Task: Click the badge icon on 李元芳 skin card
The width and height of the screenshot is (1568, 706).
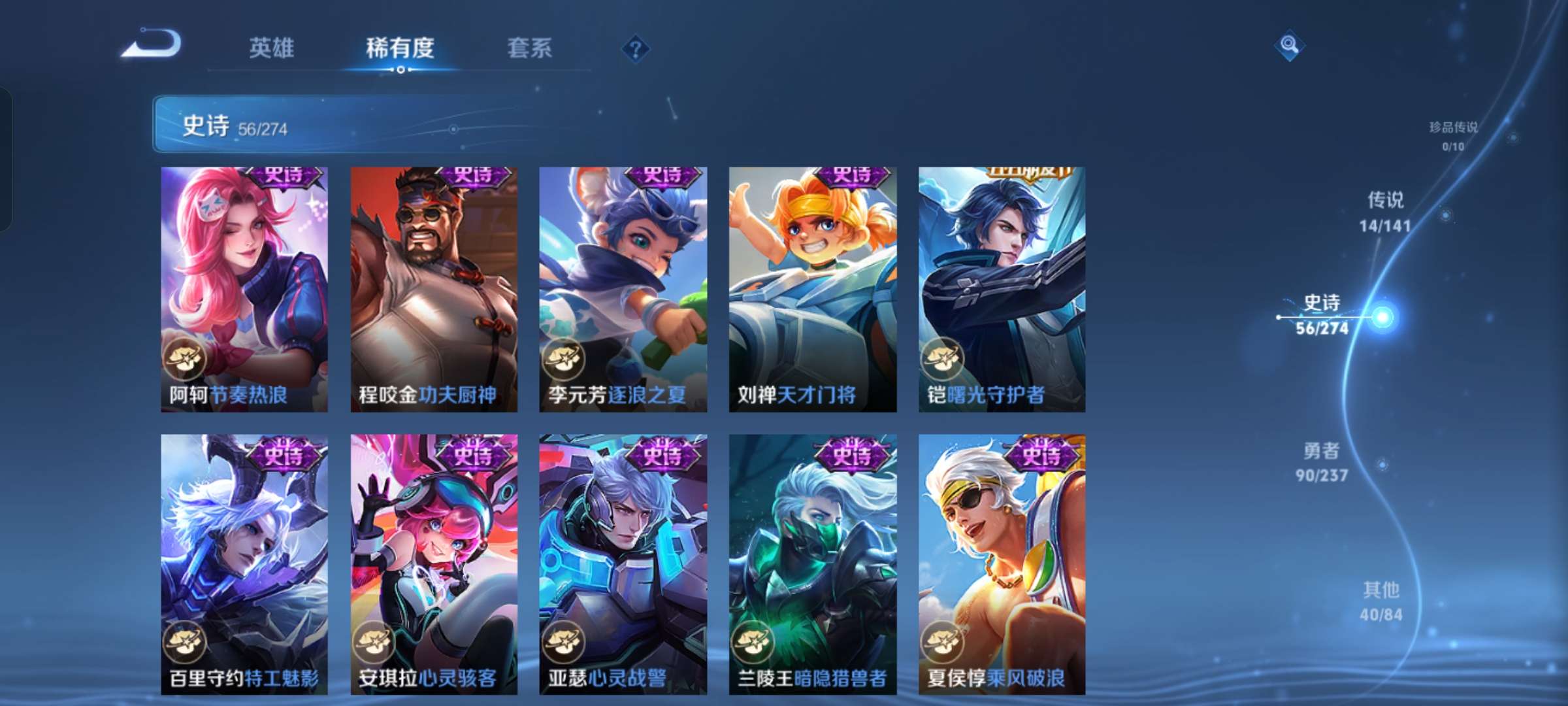Action: click(x=563, y=359)
